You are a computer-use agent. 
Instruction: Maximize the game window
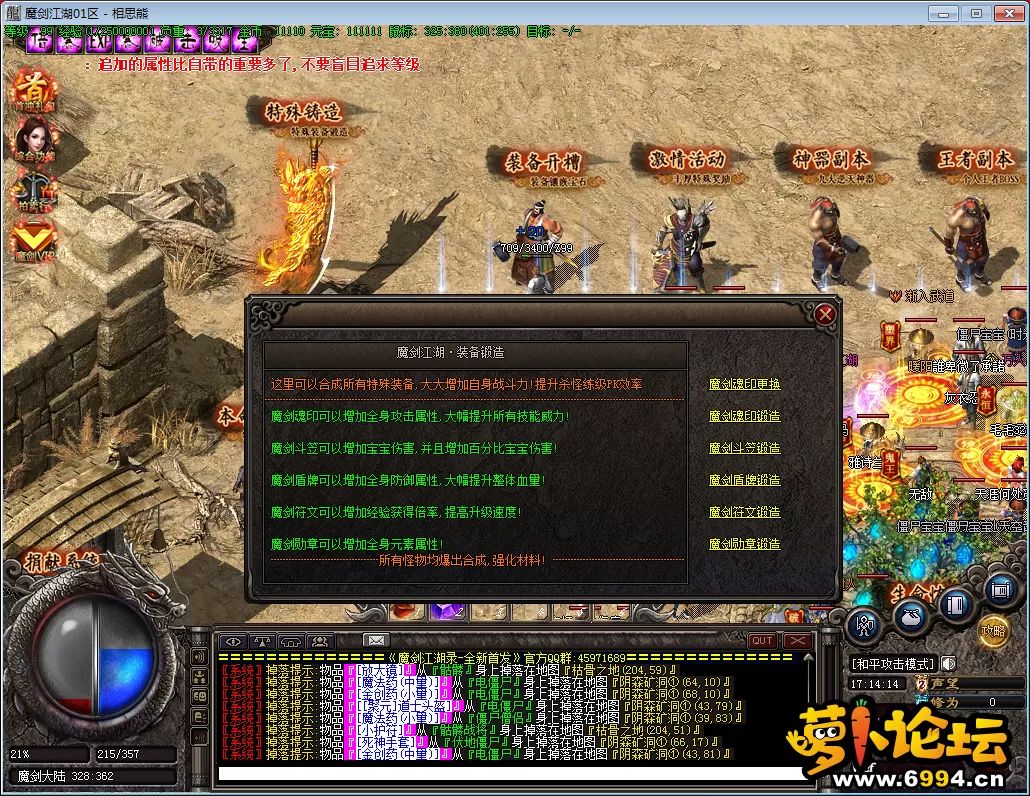pos(976,13)
